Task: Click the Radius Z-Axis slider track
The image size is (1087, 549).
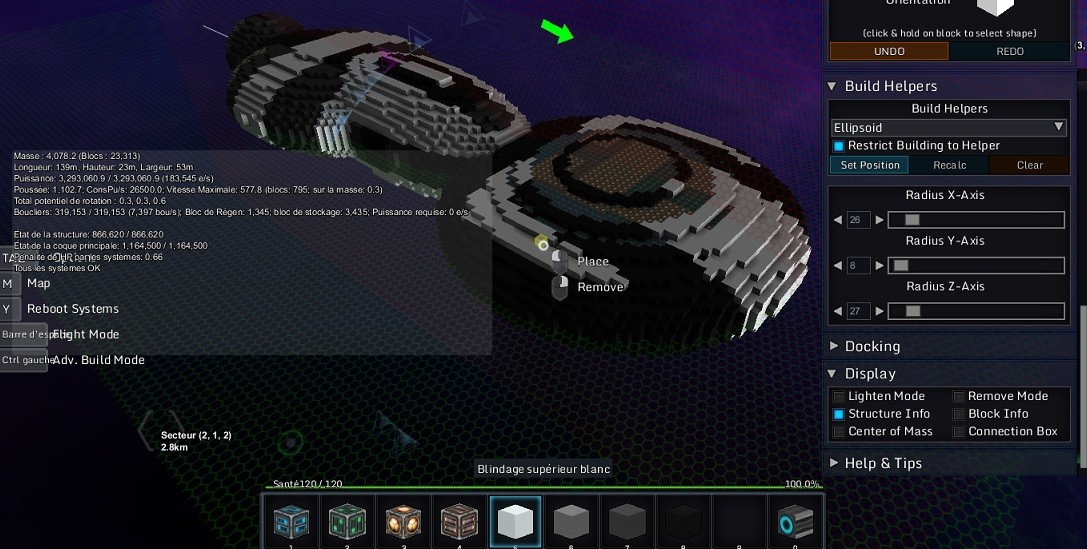Action: pos(975,311)
